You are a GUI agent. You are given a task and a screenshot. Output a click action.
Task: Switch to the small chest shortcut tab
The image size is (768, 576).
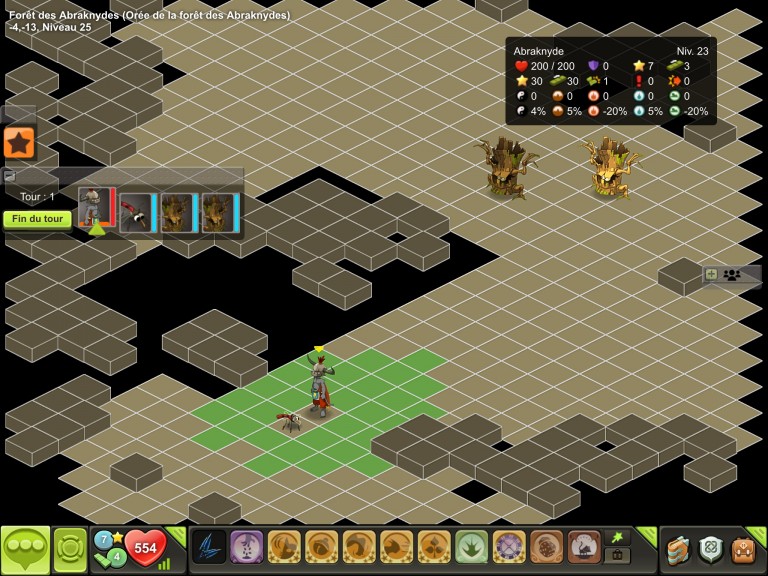(618, 556)
